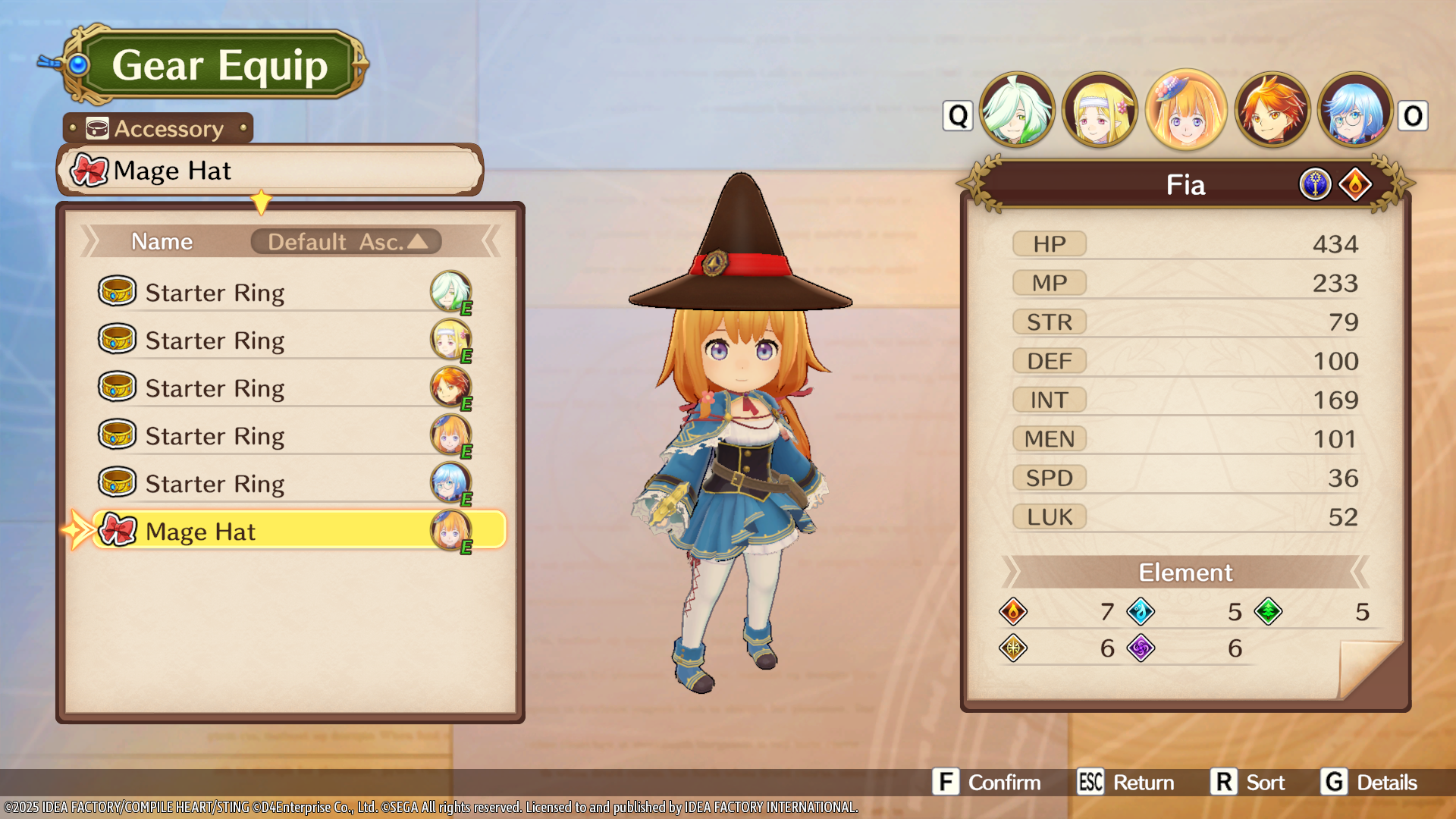Open the Sort options
1456x819 pixels.
[1248, 783]
